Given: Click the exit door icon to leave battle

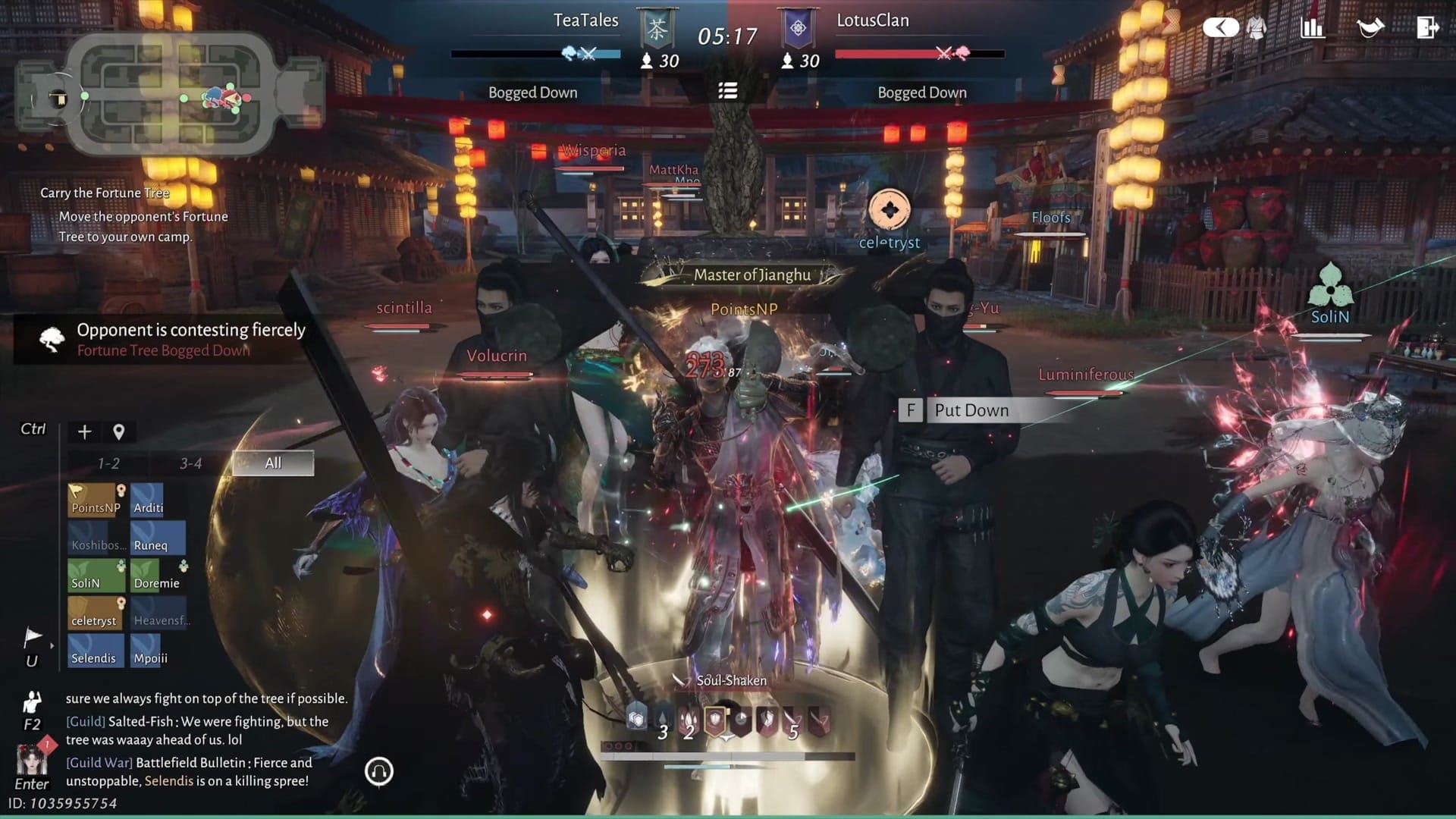Looking at the screenshot, I should pyautogui.click(x=1429, y=27).
